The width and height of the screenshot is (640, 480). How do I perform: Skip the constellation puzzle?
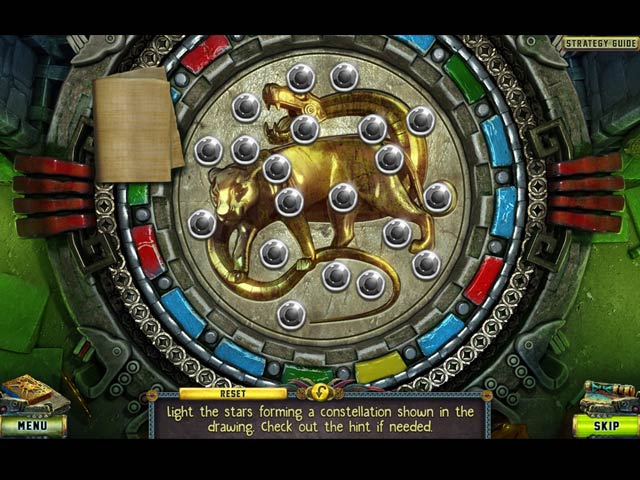pyautogui.click(x=605, y=425)
